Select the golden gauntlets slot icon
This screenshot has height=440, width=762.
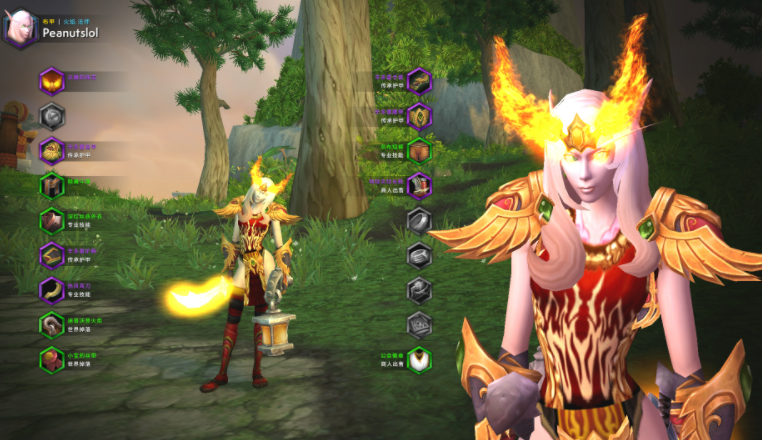click(420, 80)
